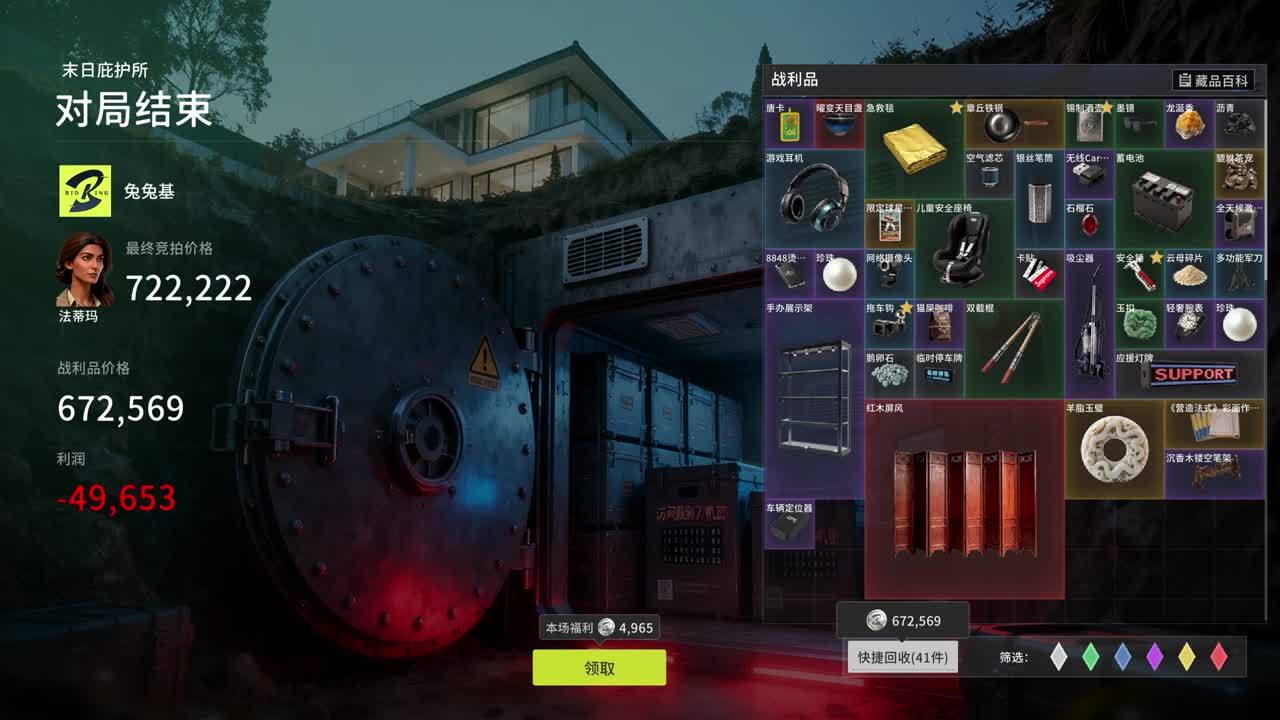
Task: Select the 急救毯 gold emergency blanket
Action: coord(912,150)
